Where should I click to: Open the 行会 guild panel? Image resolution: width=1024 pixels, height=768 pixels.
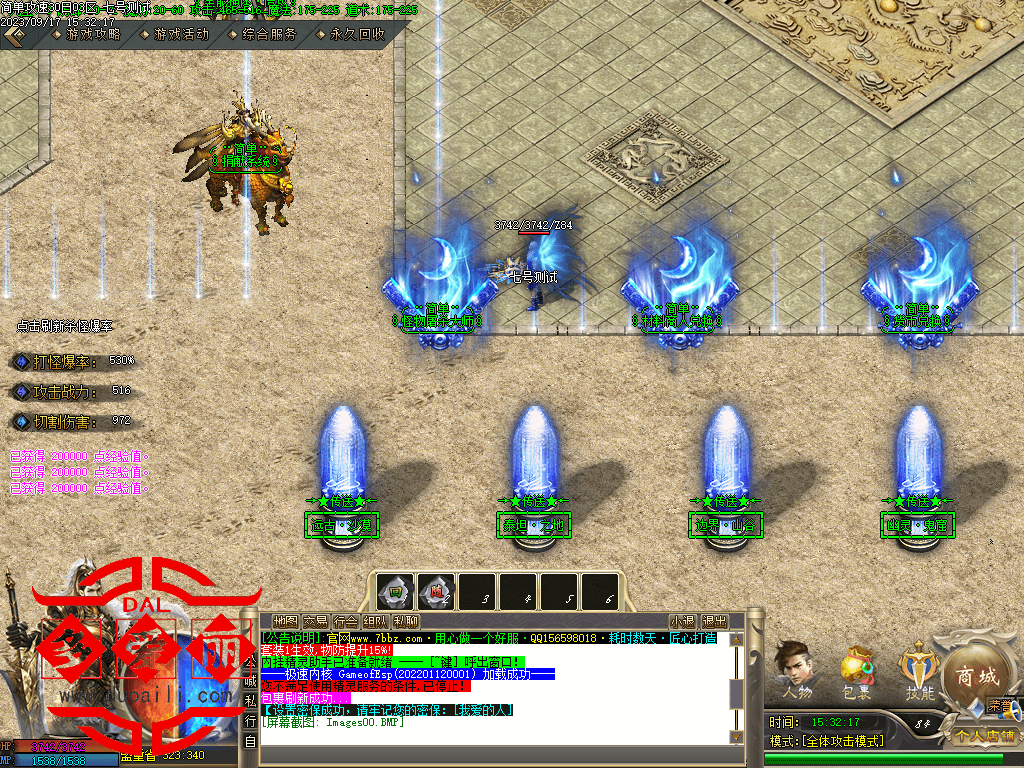(x=346, y=621)
